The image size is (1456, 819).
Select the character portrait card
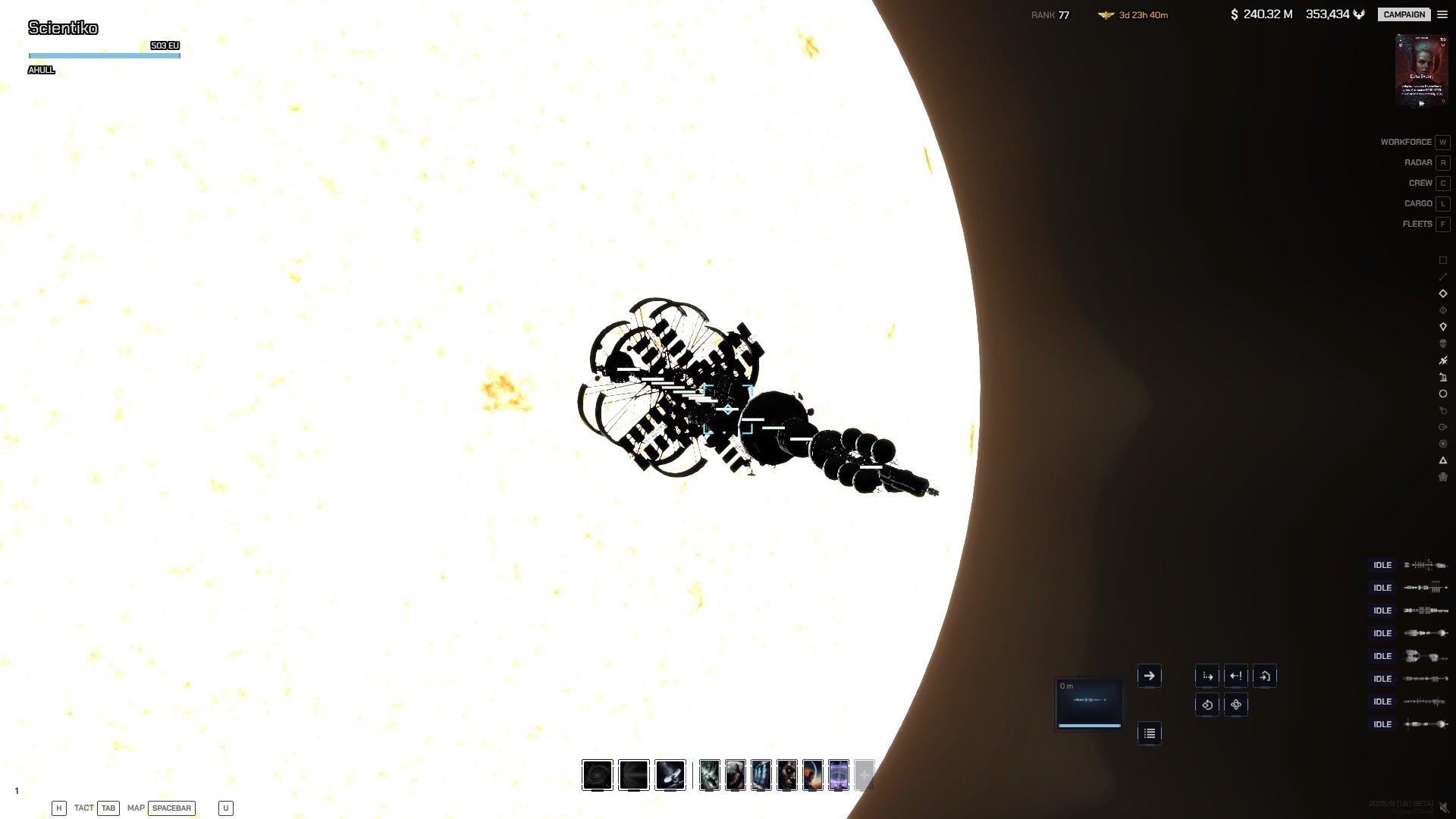pyautogui.click(x=1421, y=71)
